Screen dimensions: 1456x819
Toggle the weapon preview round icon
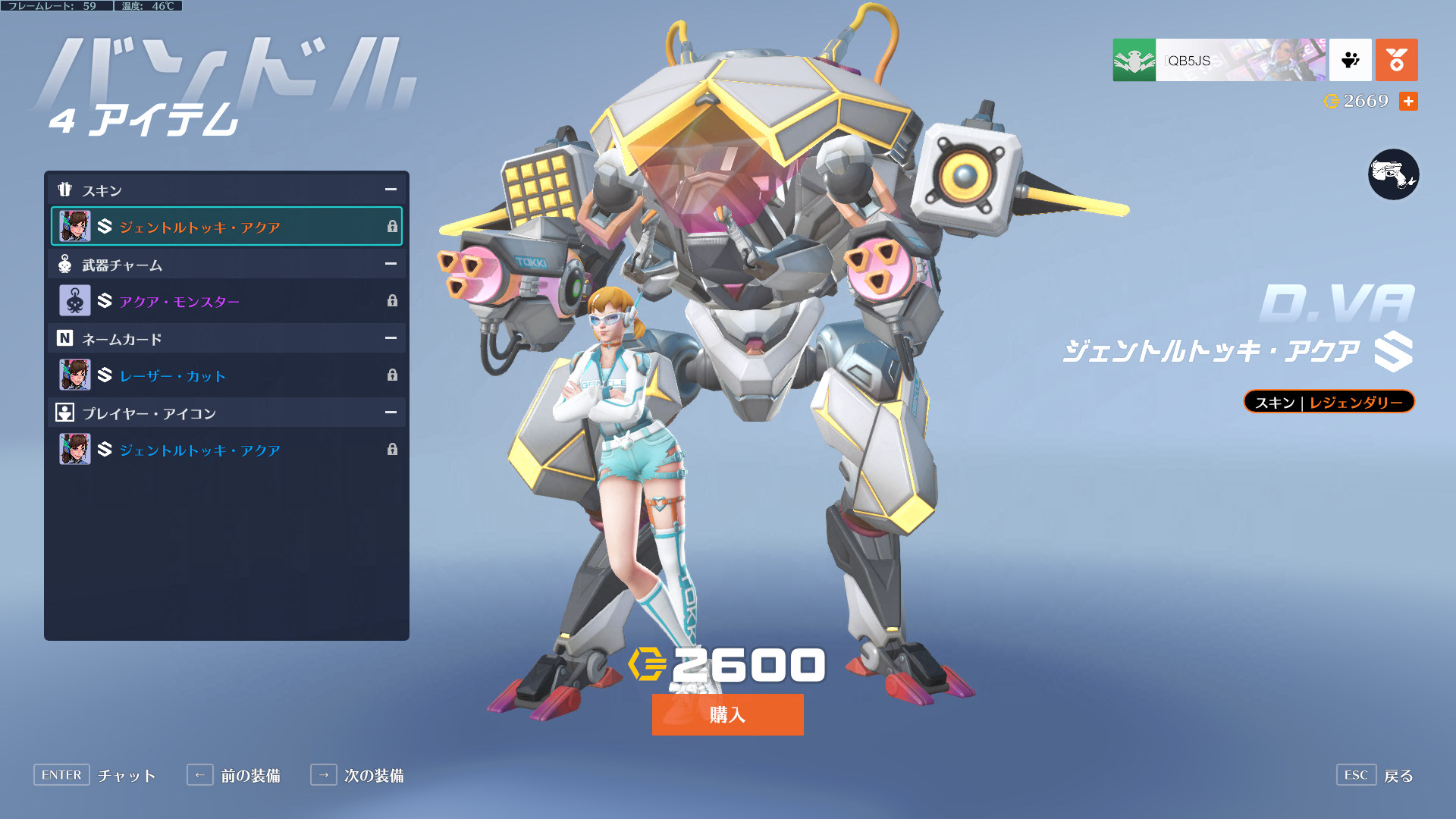coord(1393,174)
